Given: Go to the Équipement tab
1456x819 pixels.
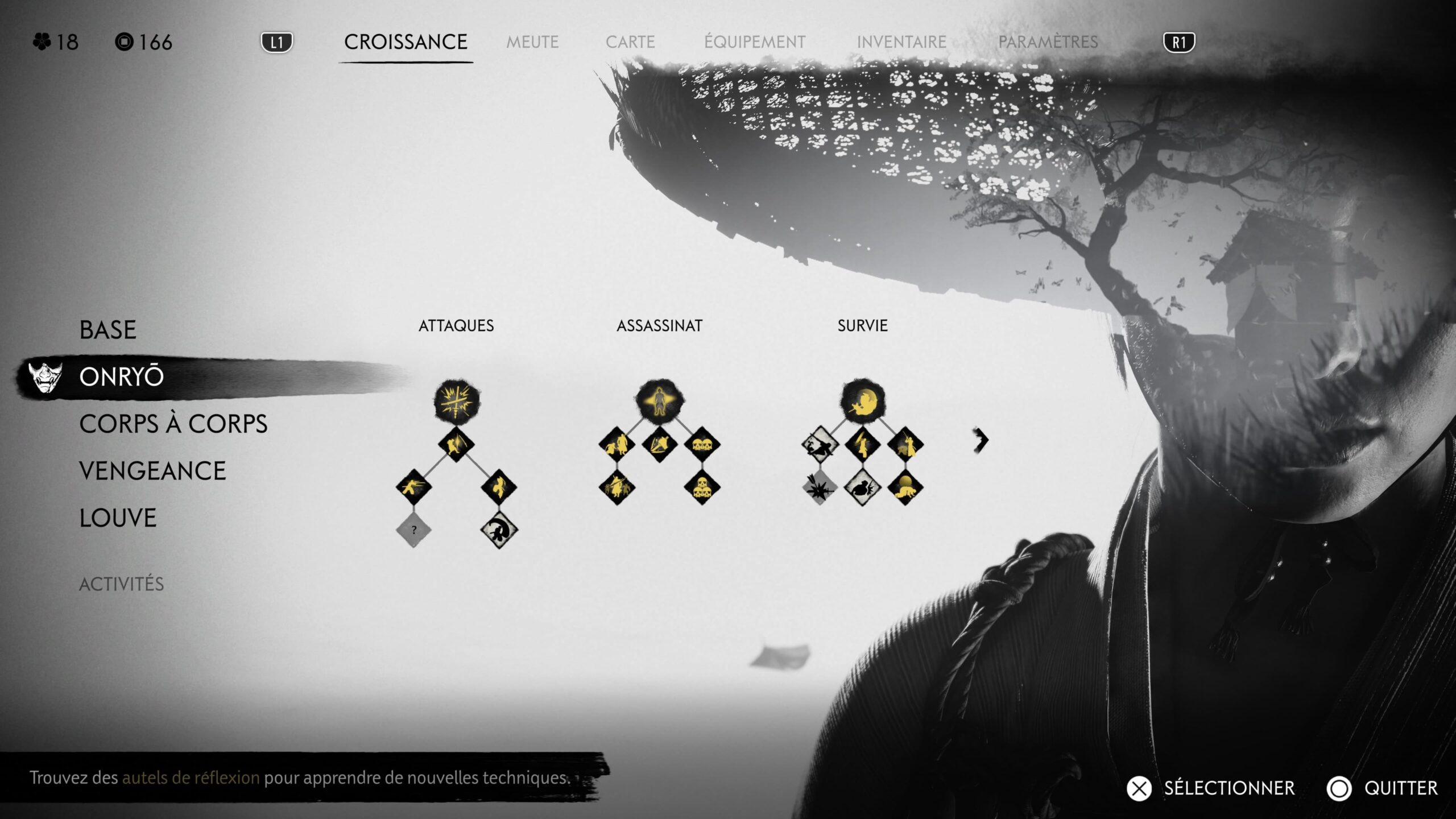Looking at the screenshot, I should 755,42.
